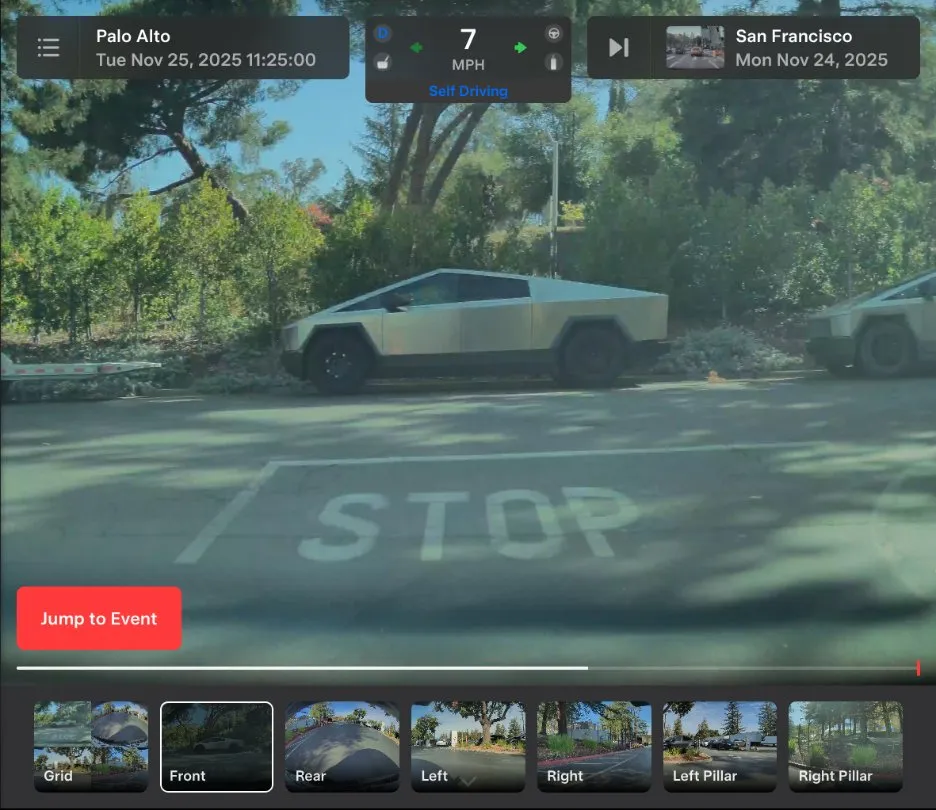Open the clip list menu icon
This screenshot has width=936, height=810.
[x=48, y=48]
